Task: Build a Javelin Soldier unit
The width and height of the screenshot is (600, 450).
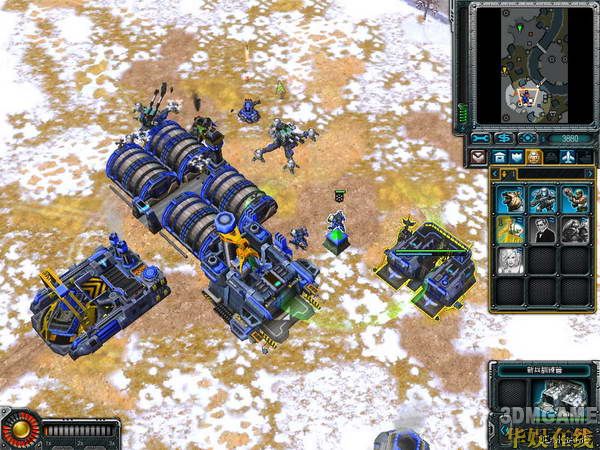Action: click(574, 200)
